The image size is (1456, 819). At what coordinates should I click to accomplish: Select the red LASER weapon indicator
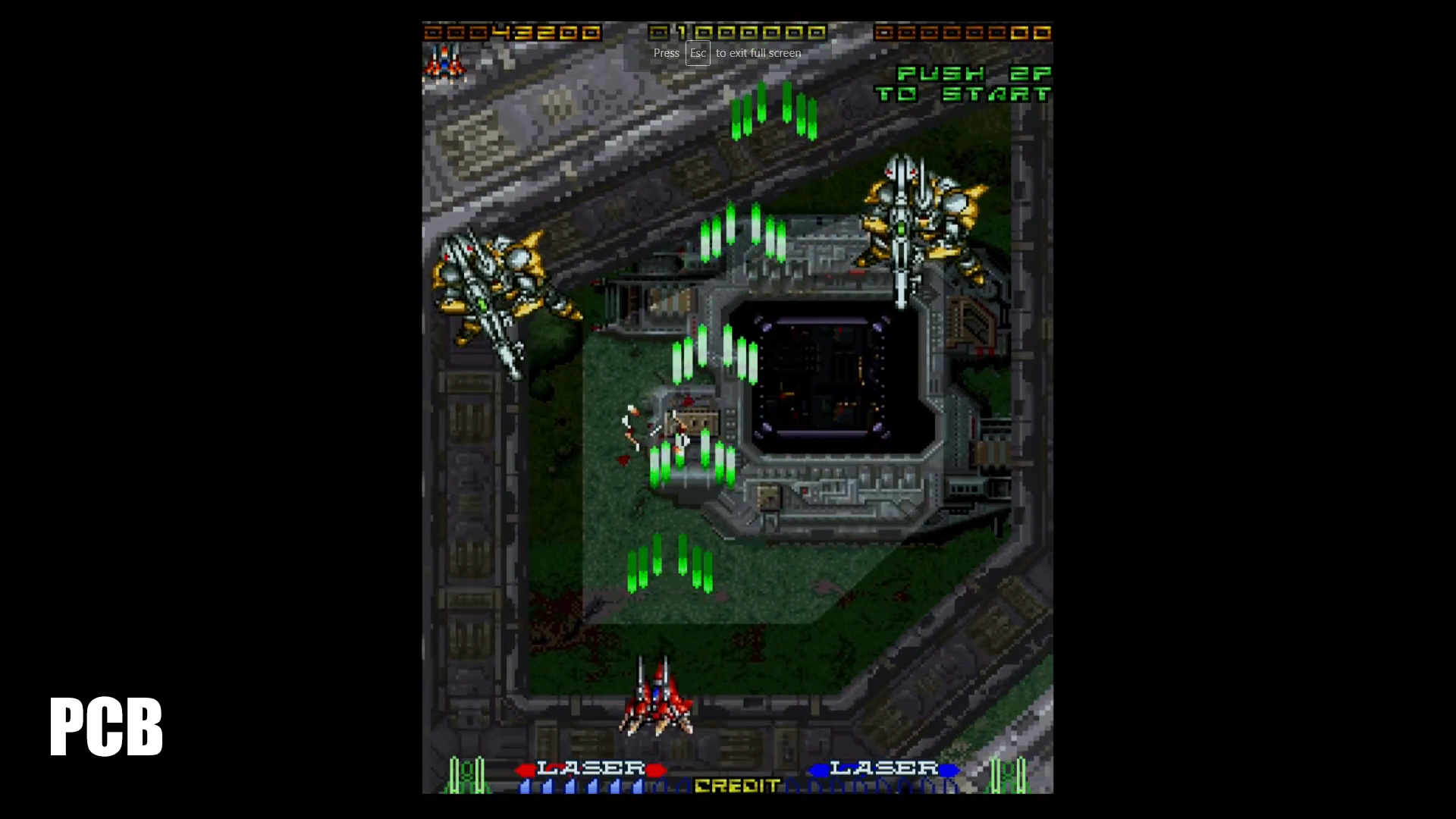tap(591, 769)
